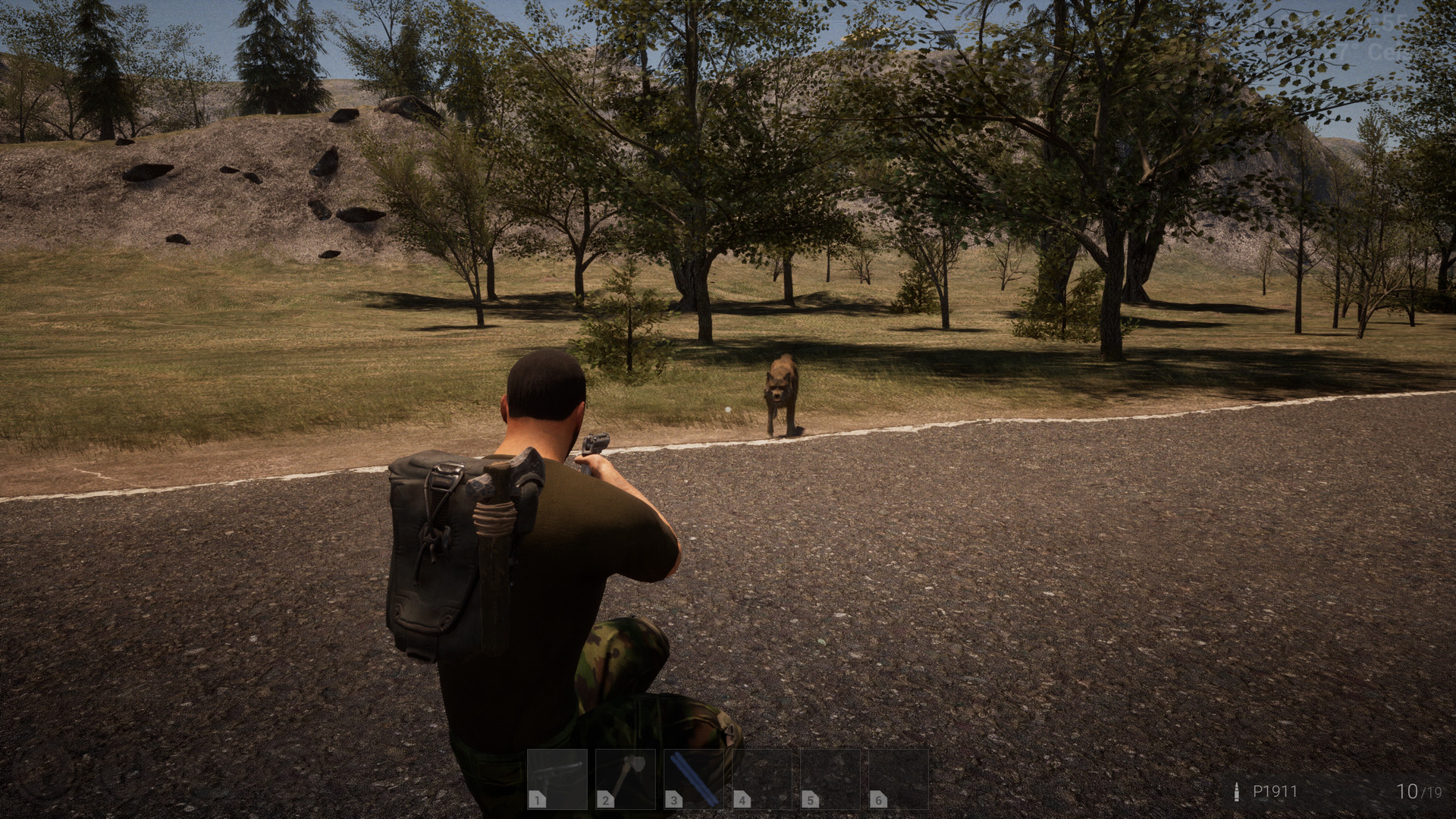Image resolution: width=1456 pixels, height=819 pixels.
Task: Equip the stone axe in hotbar slot 2
Action: [x=626, y=779]
